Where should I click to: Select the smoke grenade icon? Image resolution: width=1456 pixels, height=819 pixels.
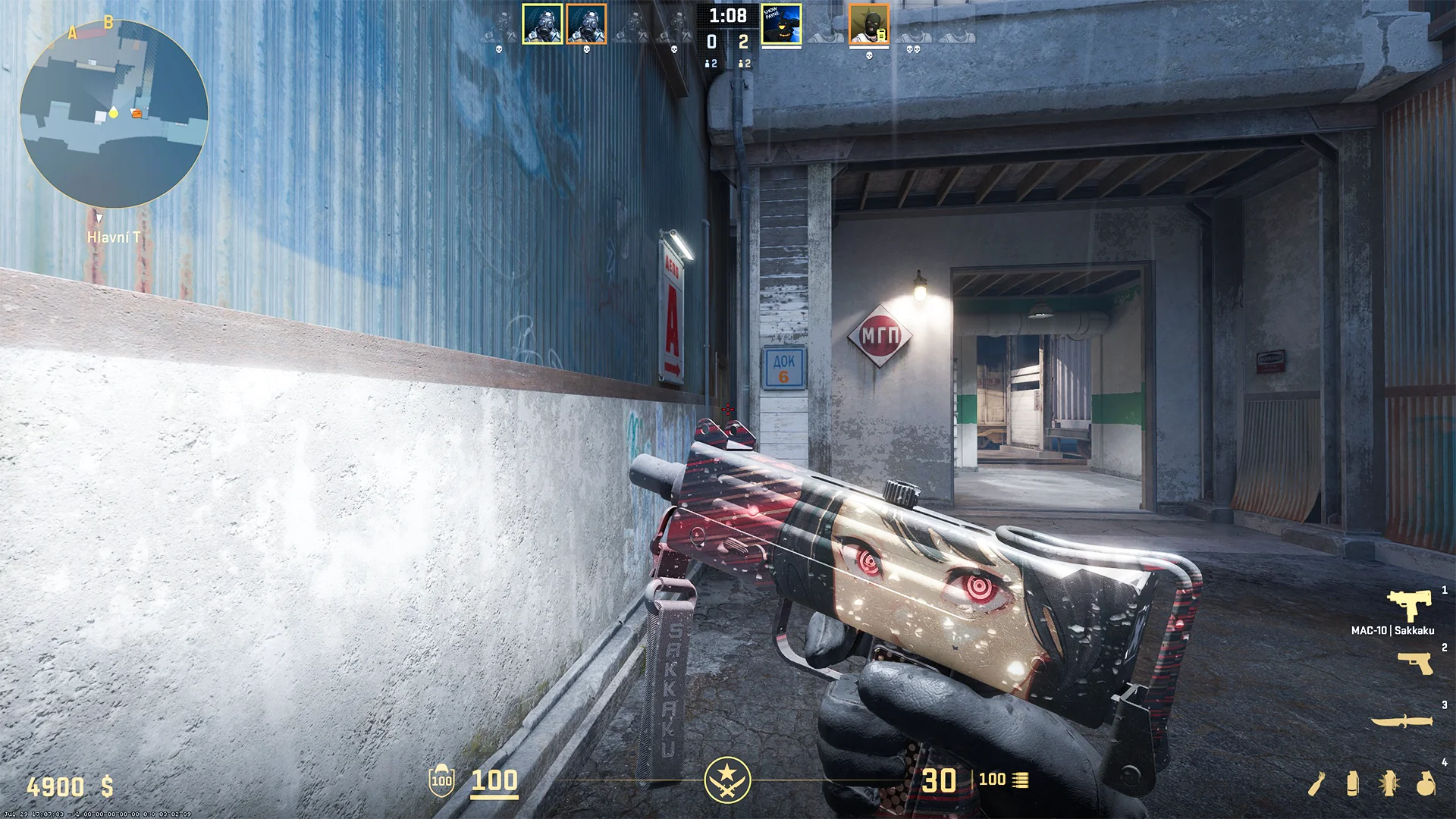point(1352,783)
